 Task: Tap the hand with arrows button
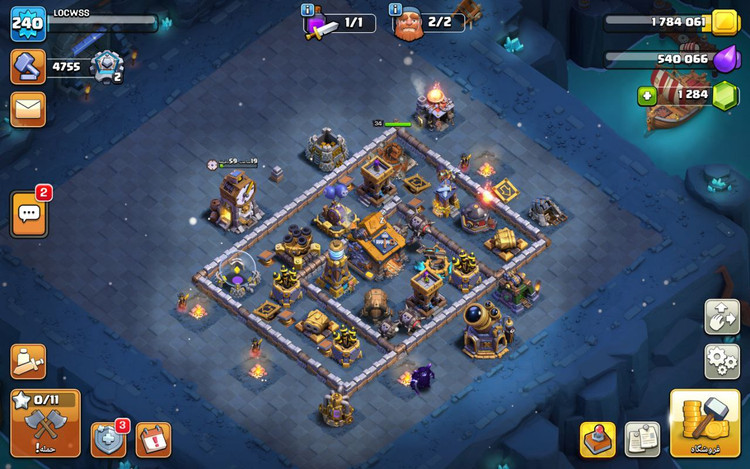(x=721, y=316)
